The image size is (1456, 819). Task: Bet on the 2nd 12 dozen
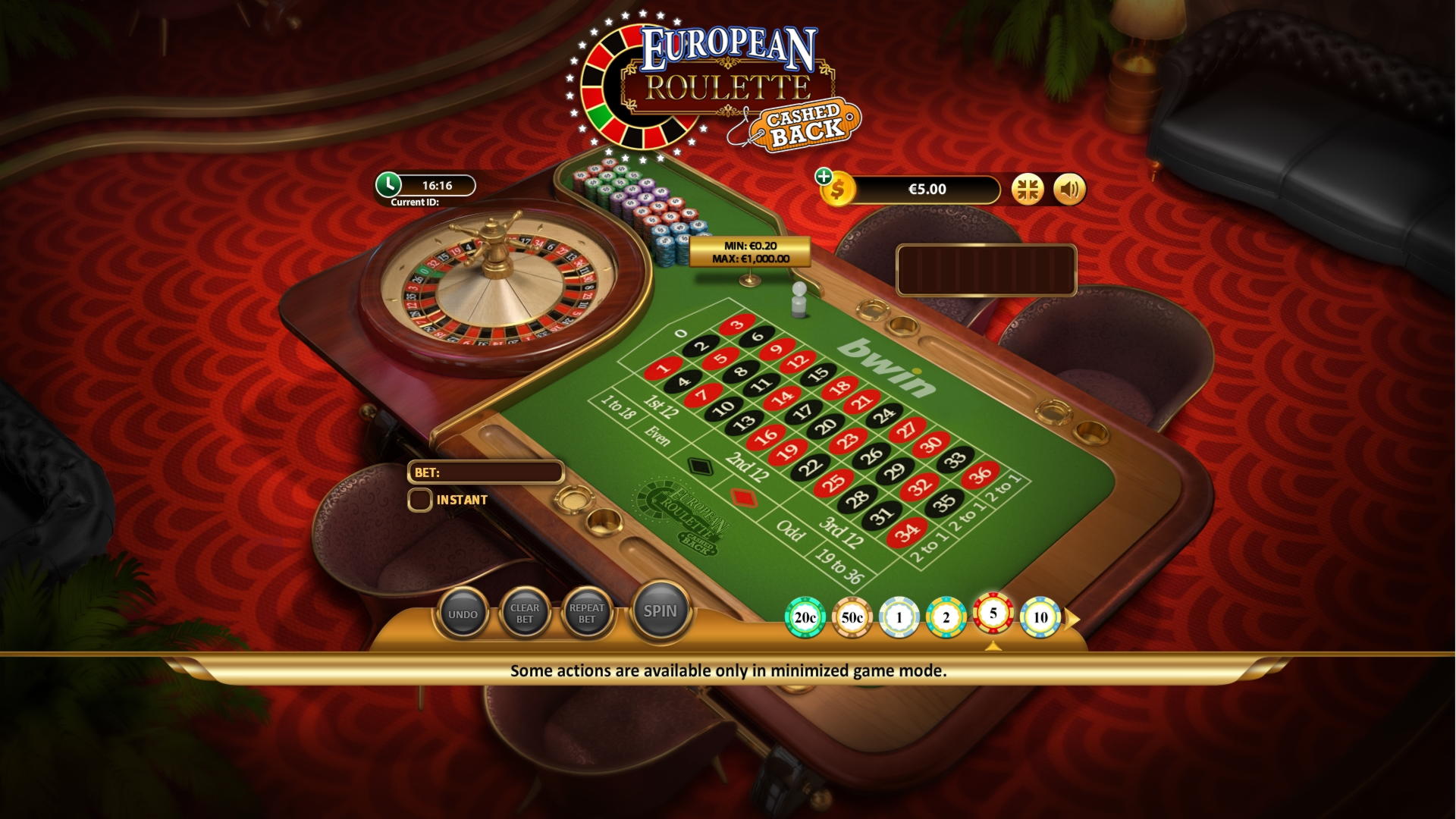[x=748, y=464]
